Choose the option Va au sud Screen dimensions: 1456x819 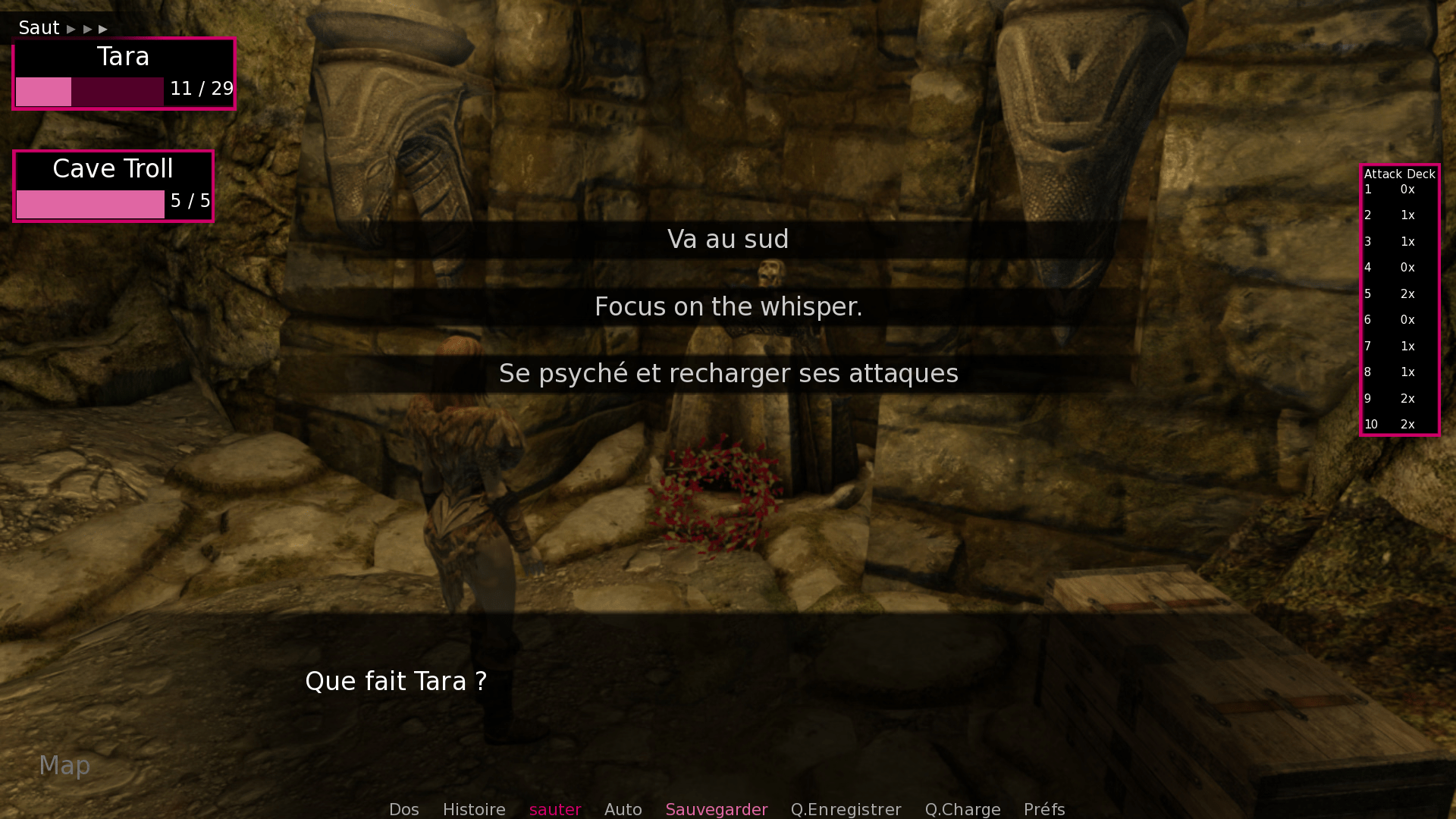tap(726, 239)
